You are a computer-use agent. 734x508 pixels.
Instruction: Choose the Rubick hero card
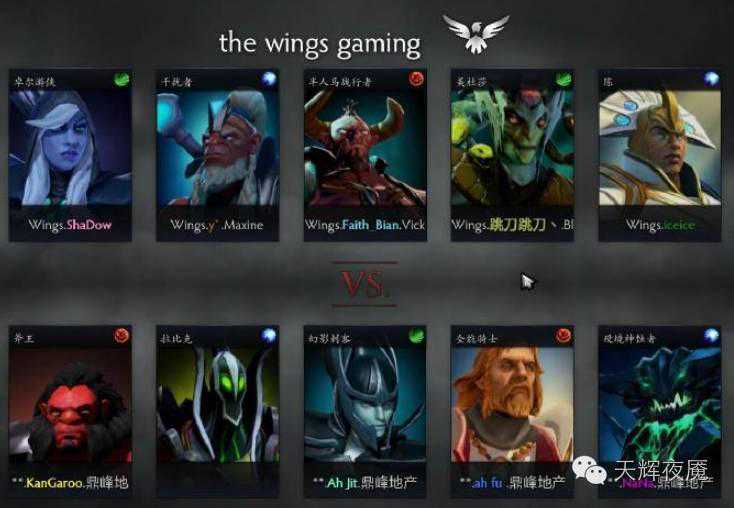pos(217,408)
